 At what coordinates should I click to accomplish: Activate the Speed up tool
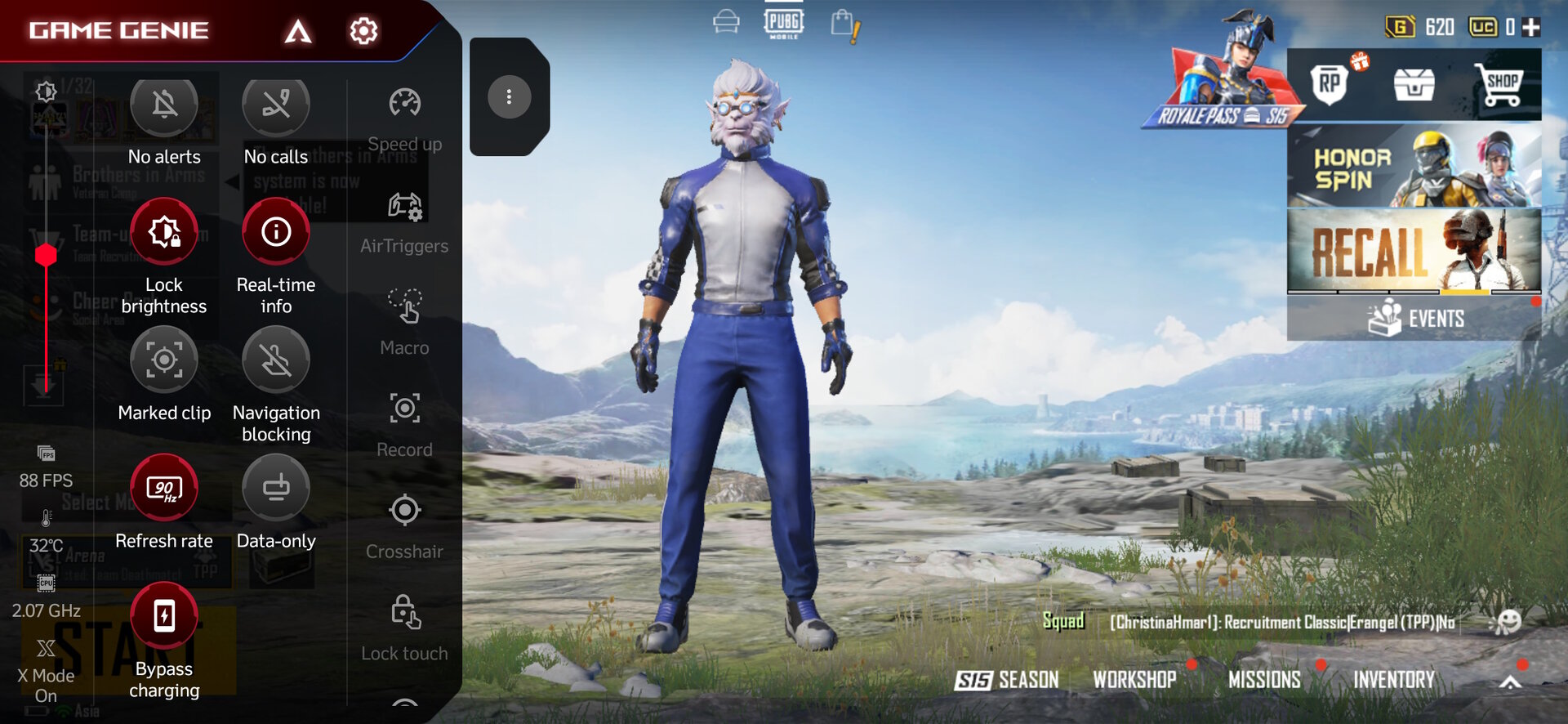tap(404, 104)
